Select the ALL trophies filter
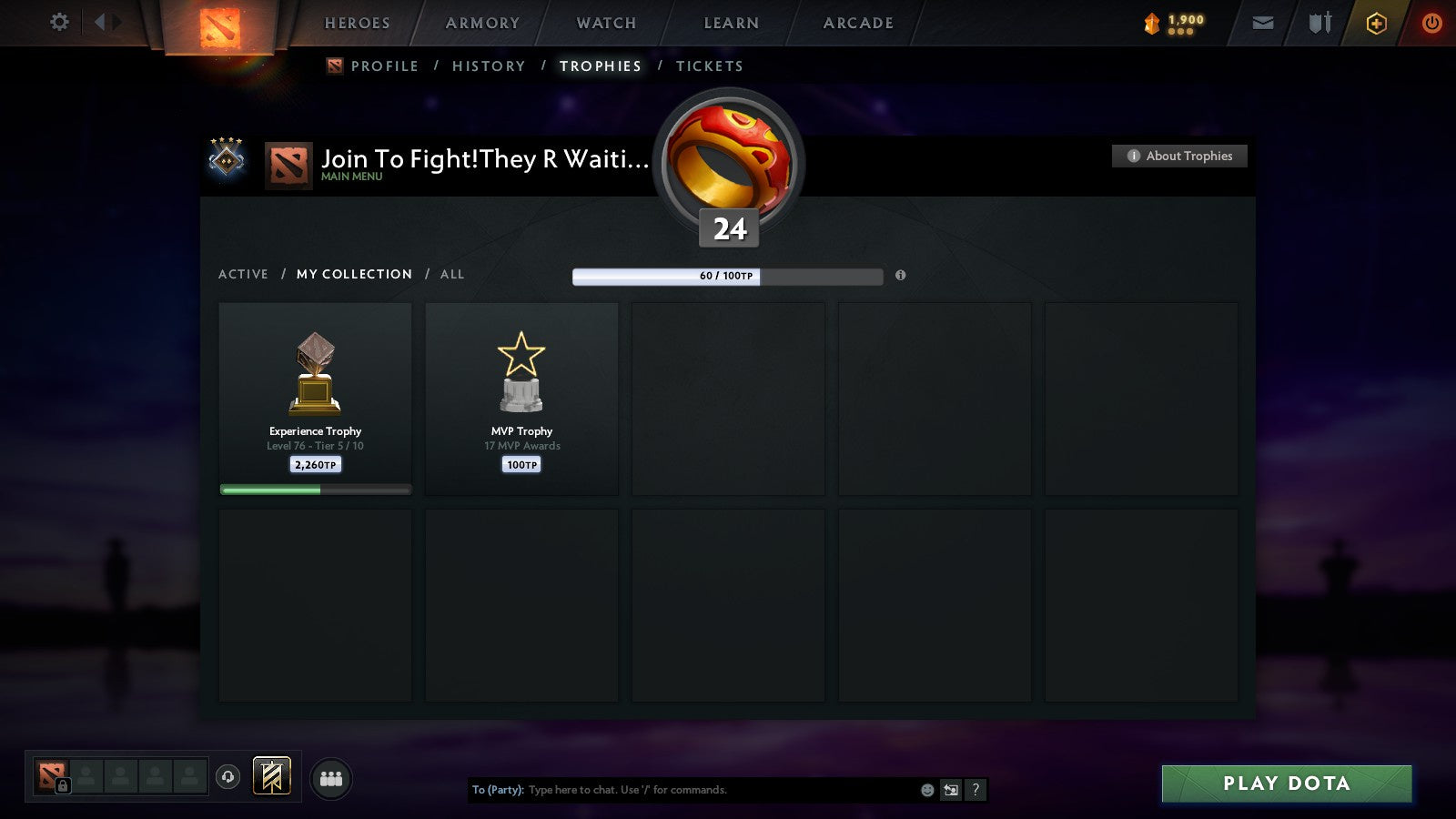Screen dimensions: 1456x819 pyautogui.click(x=452, y=274)
